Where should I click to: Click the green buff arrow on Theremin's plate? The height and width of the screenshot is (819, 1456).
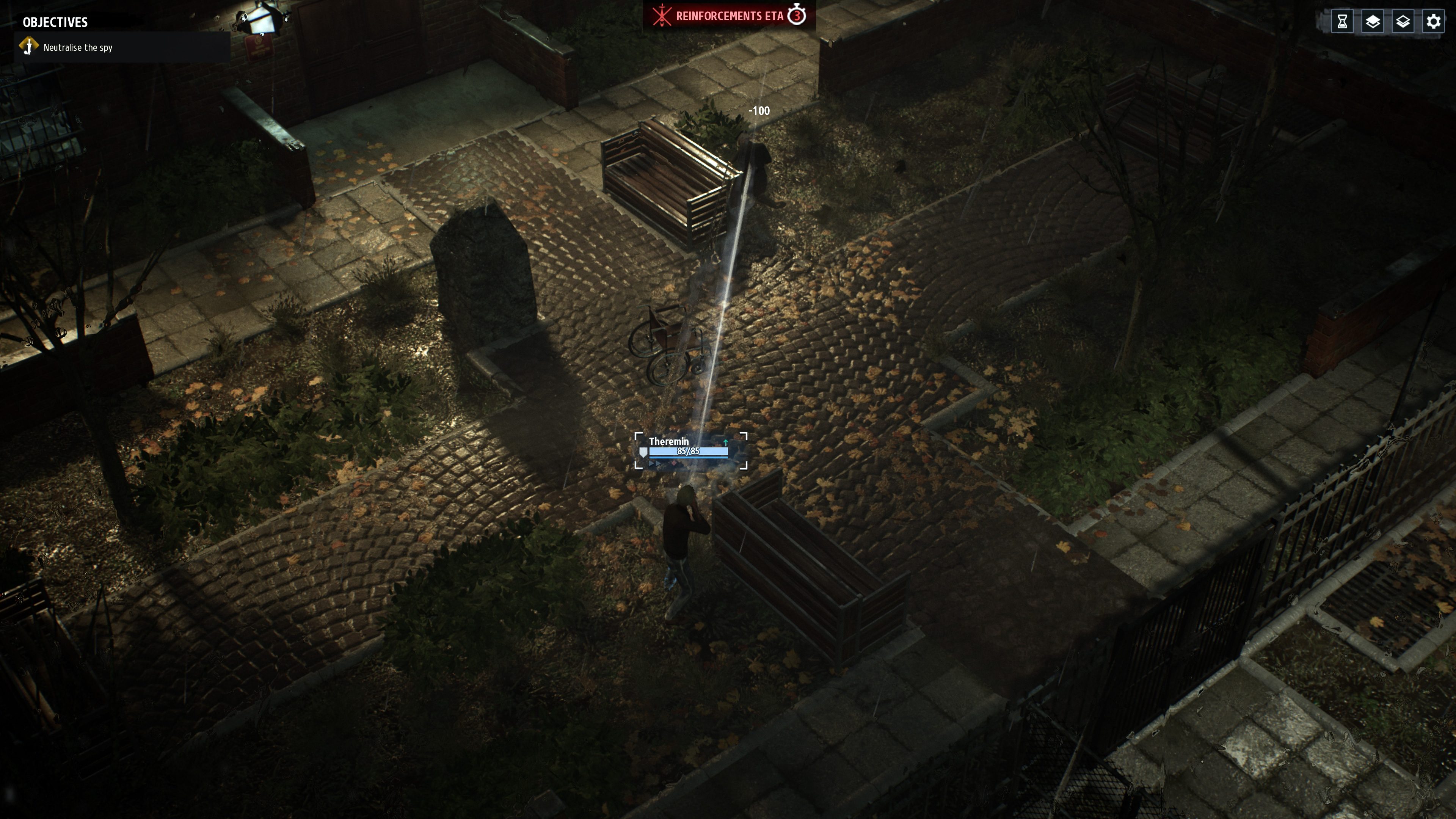click(725, 442)
